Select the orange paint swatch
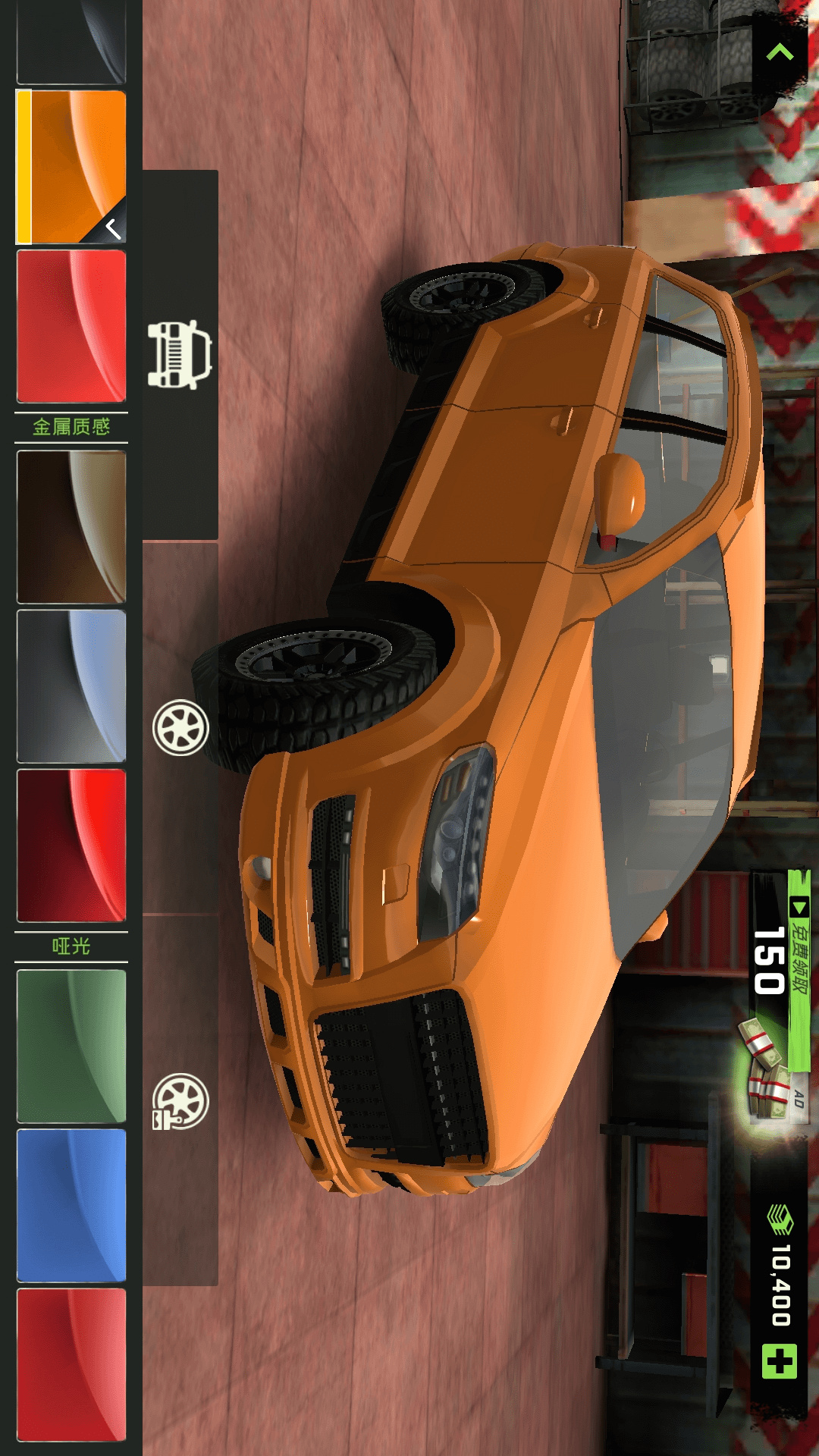The image size is (819, 1456). (x=72, y=167)
